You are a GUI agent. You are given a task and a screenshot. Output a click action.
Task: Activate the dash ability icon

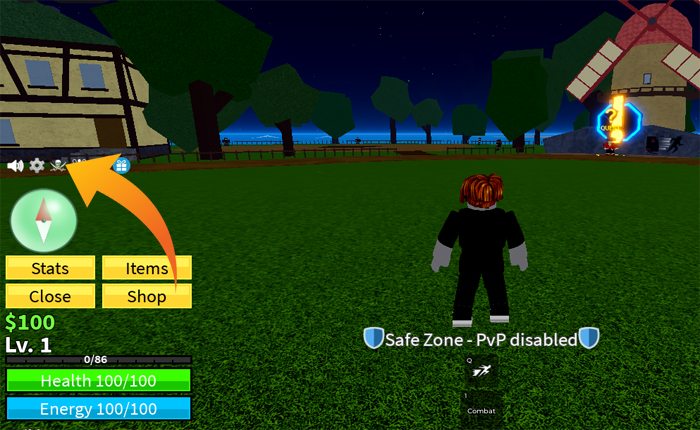482,372
